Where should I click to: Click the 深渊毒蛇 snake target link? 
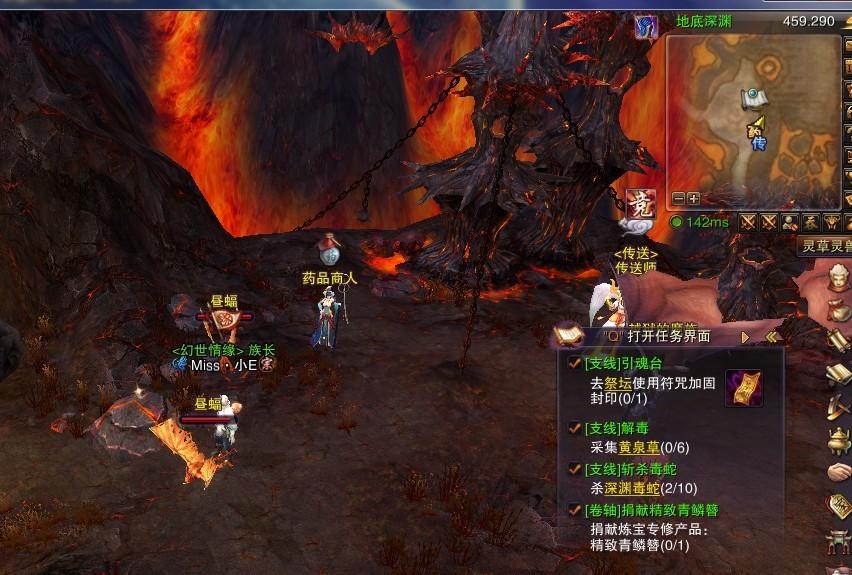tap(631, 488)
